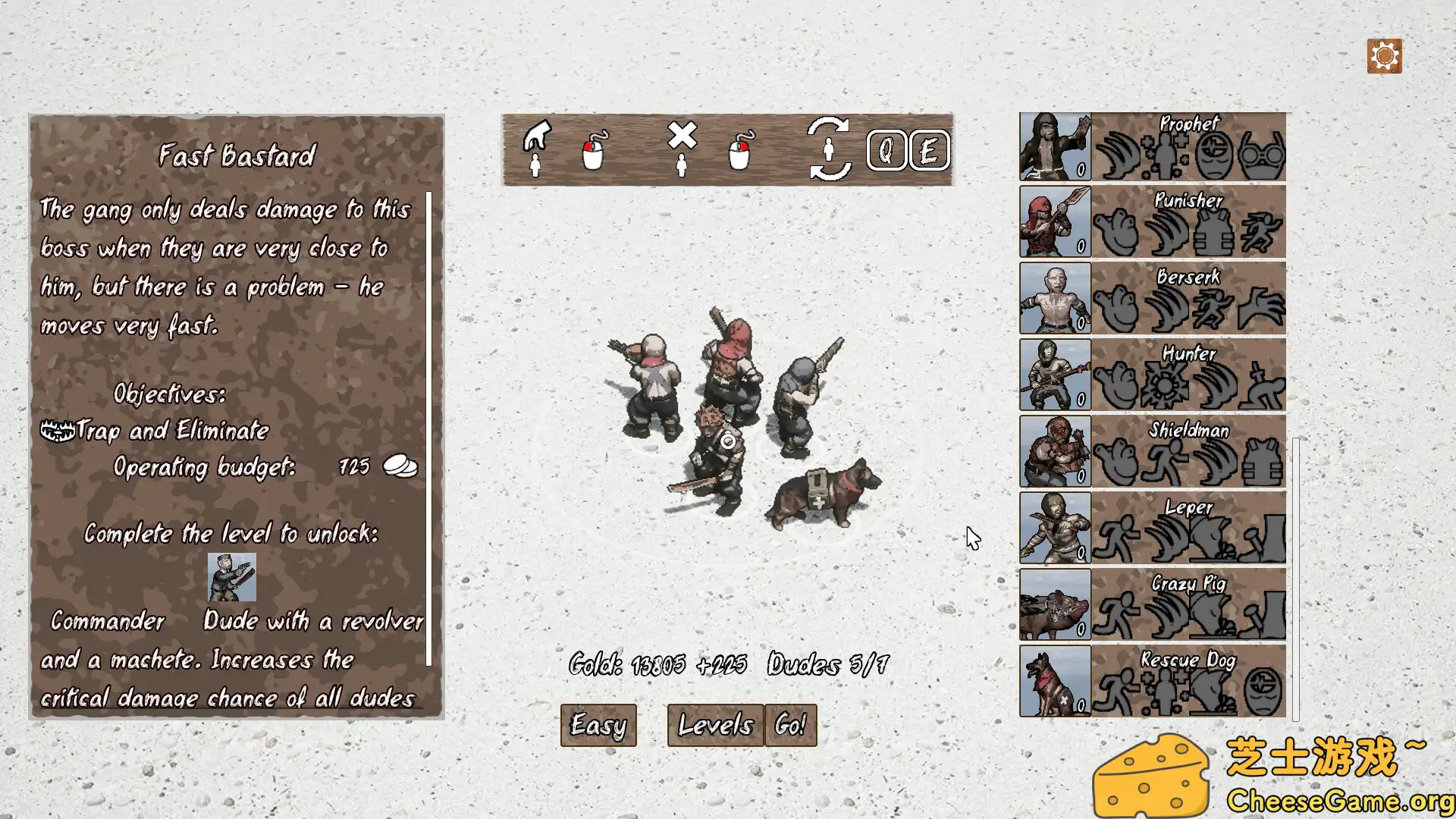
Task: Click the CheeseGame.org watermark logo
Action: 1274,775
